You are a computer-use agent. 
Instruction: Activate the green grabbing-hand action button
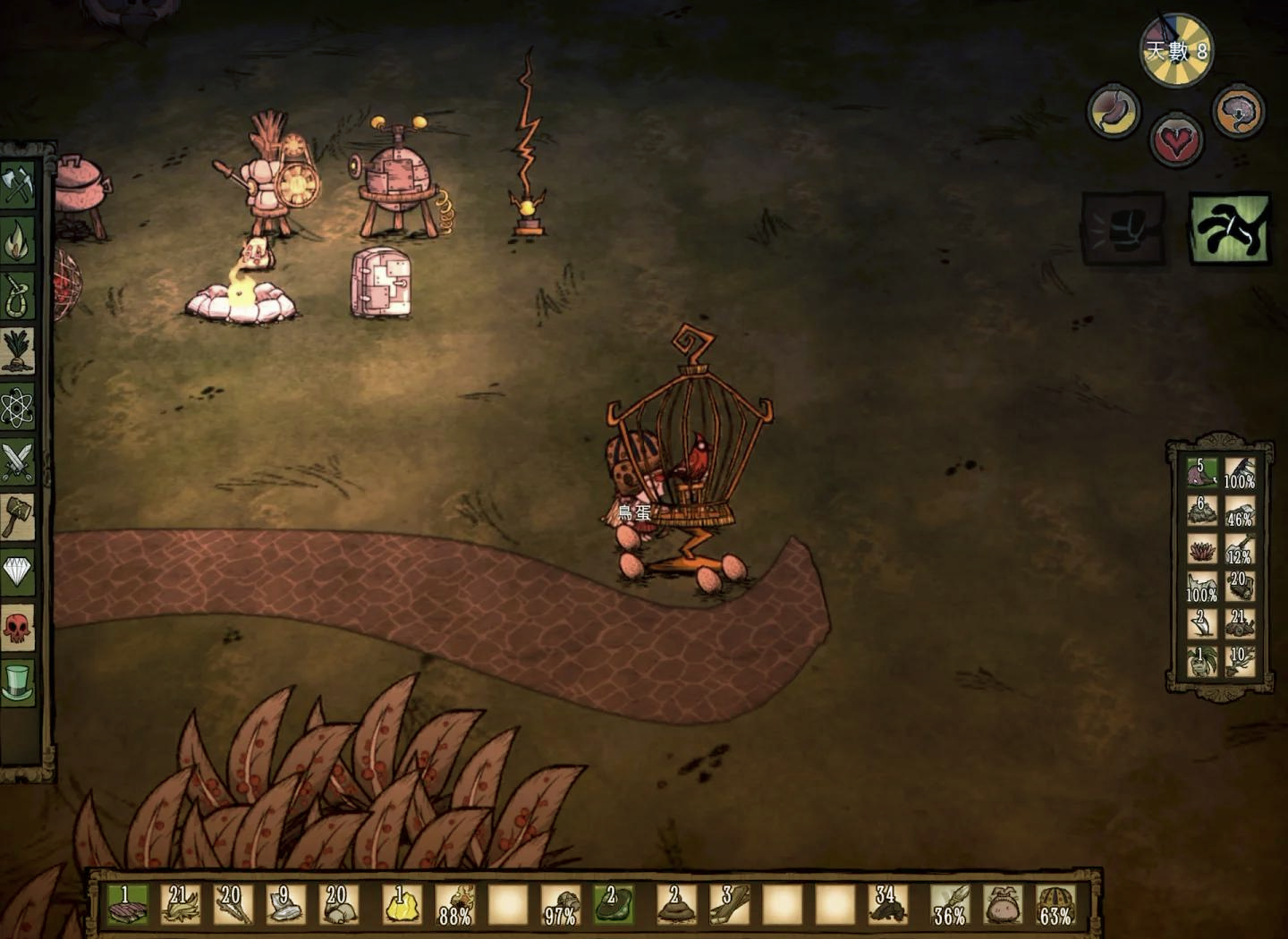pos(1230,229)
